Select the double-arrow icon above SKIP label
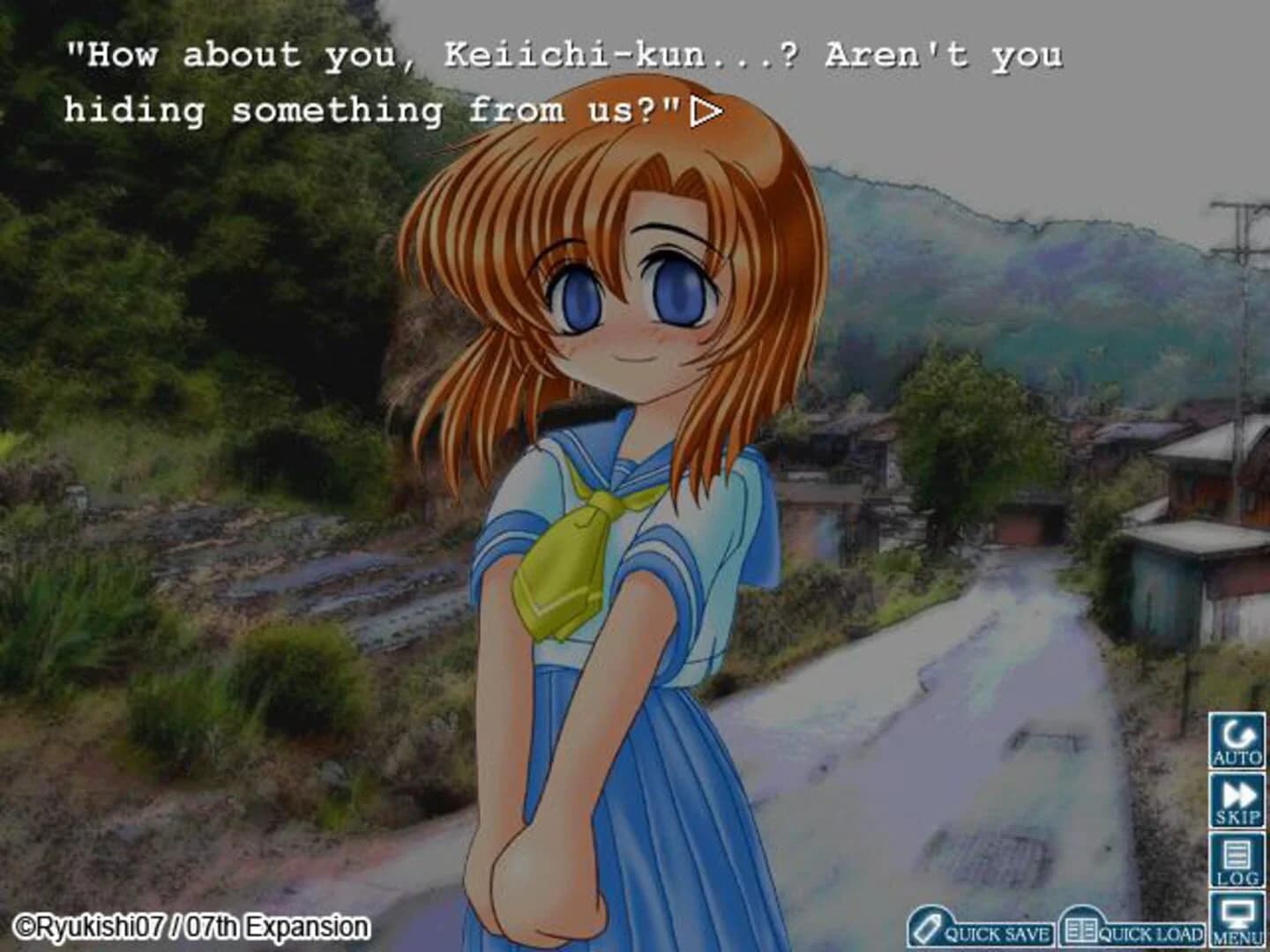 1238,795
